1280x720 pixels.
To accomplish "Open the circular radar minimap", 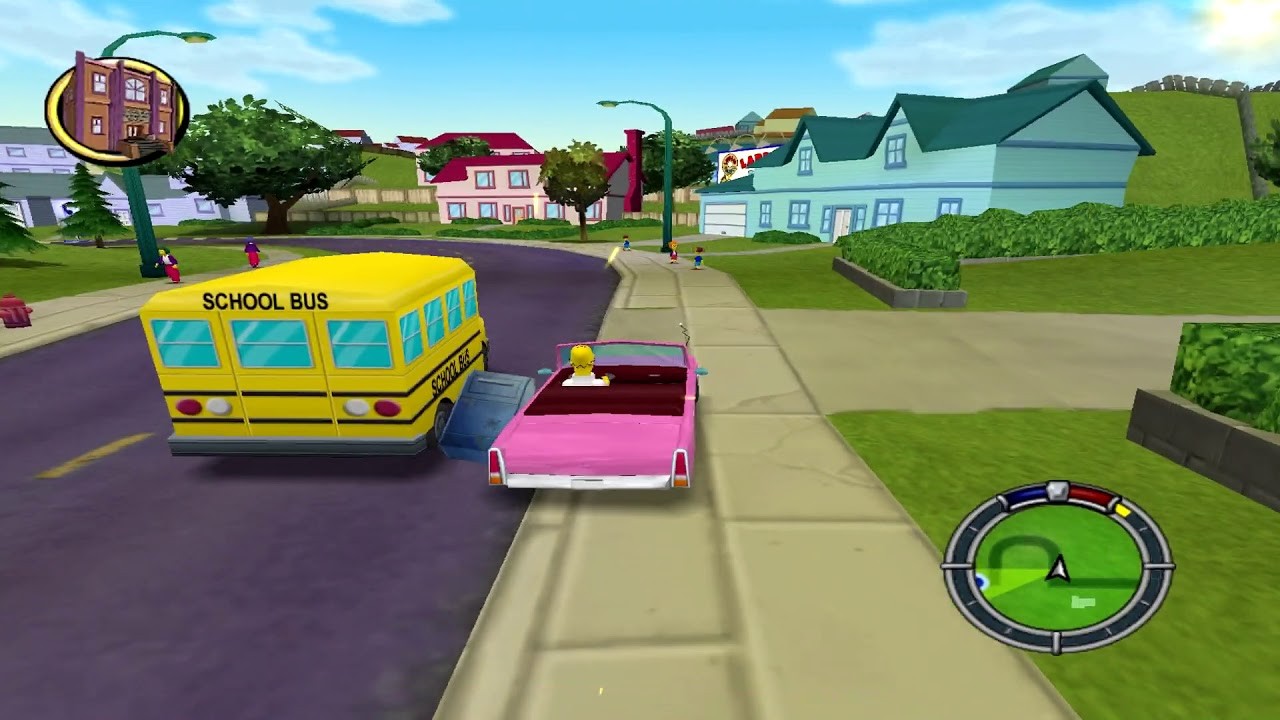I will pyautogui.click(x=1057, y=567).
